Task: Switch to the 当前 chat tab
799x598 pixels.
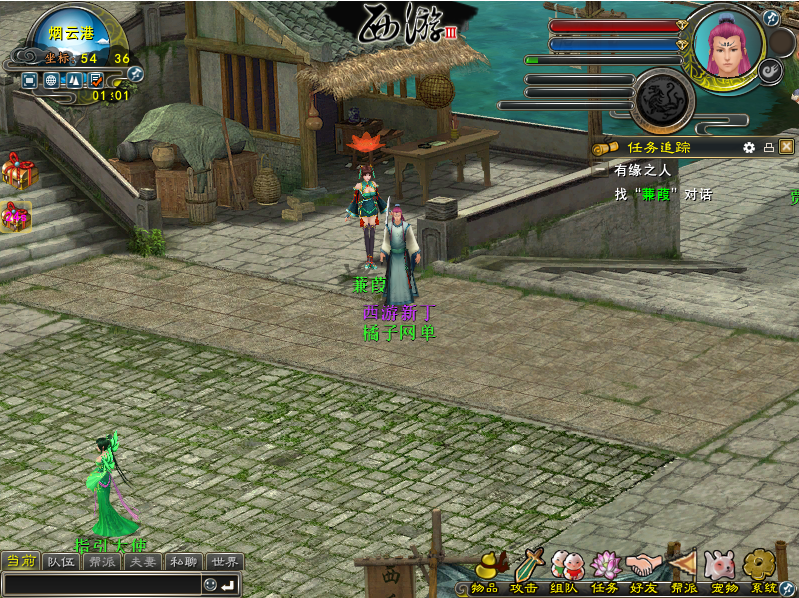Action: pos(21,561)
